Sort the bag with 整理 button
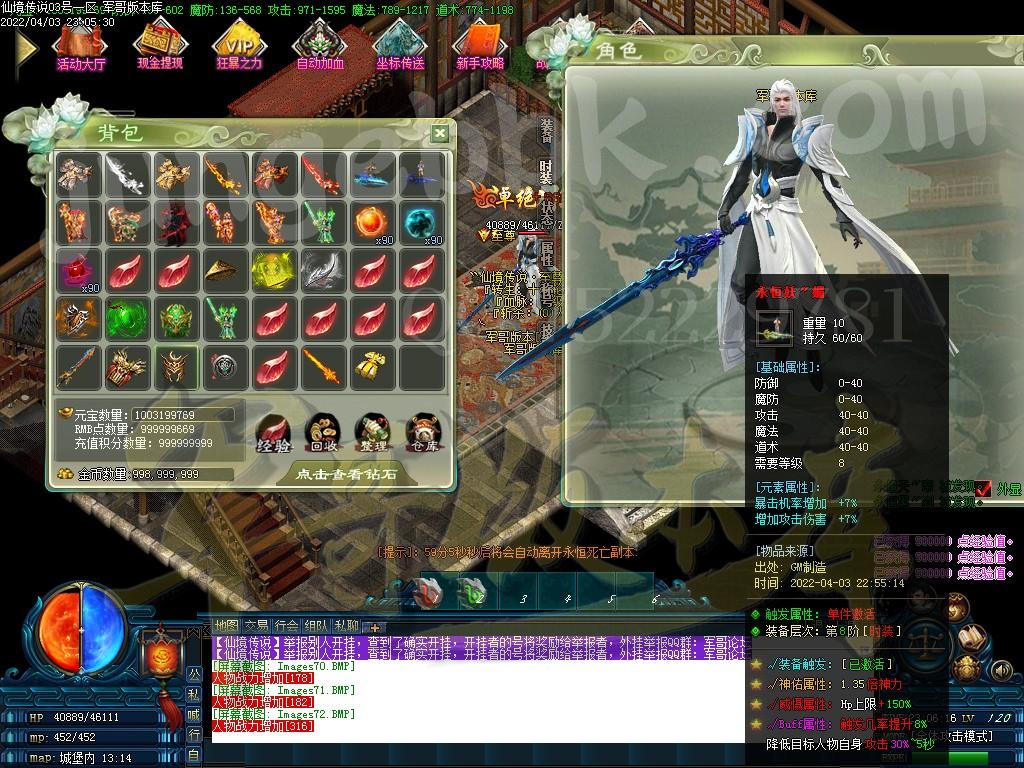Image resolution: width=1024 pixels, height=768 pixels. pyautogui.click(x=372, y=431)
